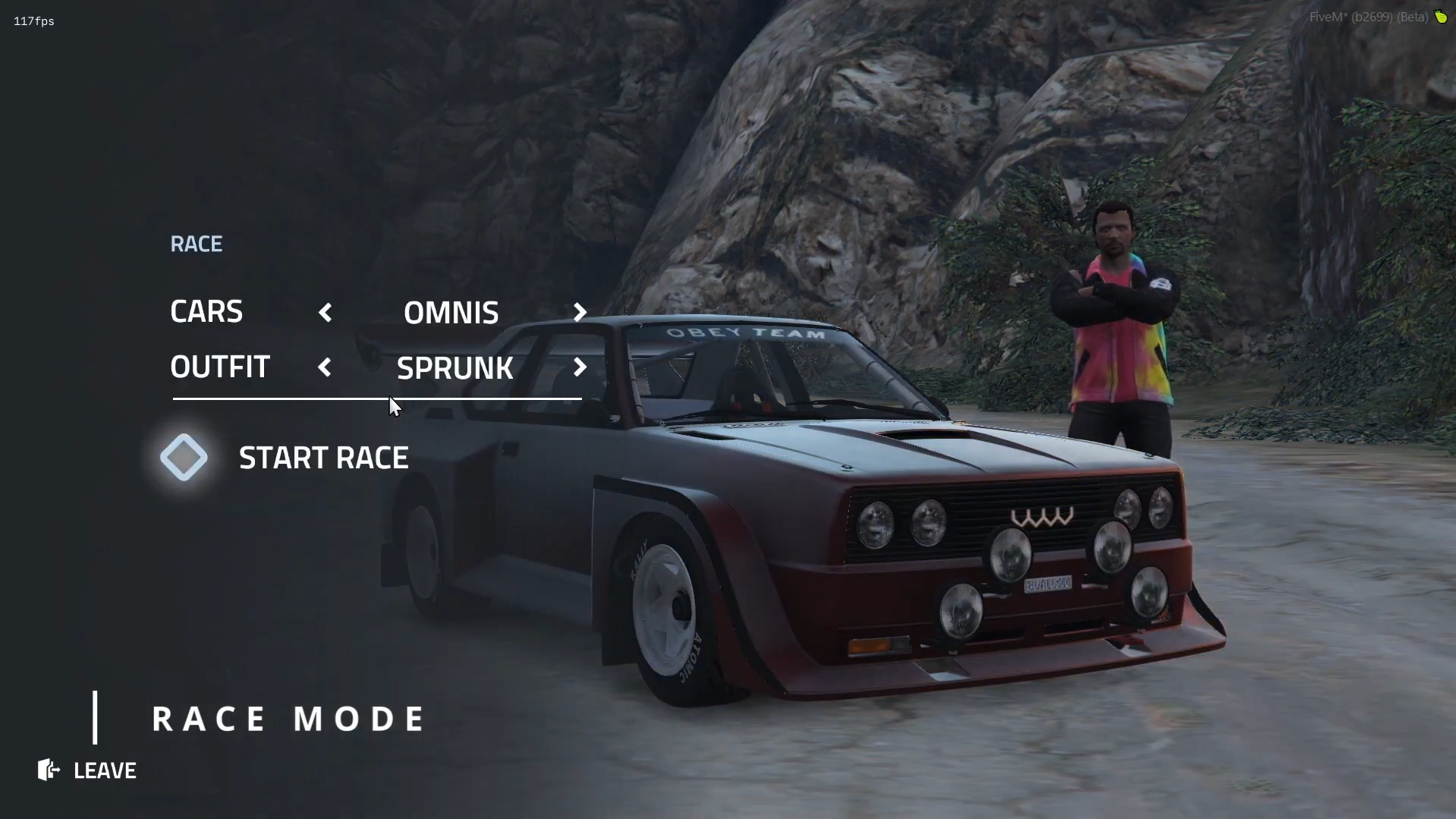The height and width of the screenshot is (819, 1456).
Task: Switch to the RACE menu heading
Action: tap(196, 243)
